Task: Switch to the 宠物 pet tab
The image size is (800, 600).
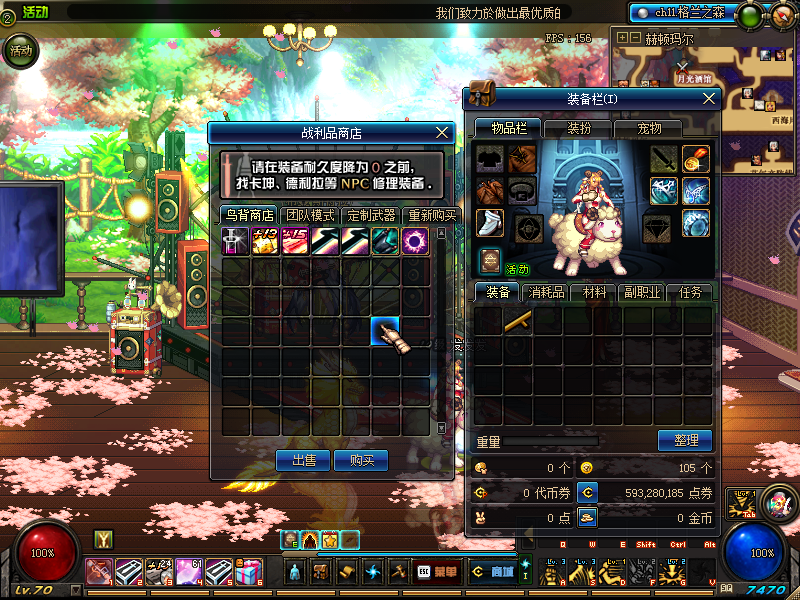Action: [650, 128]
